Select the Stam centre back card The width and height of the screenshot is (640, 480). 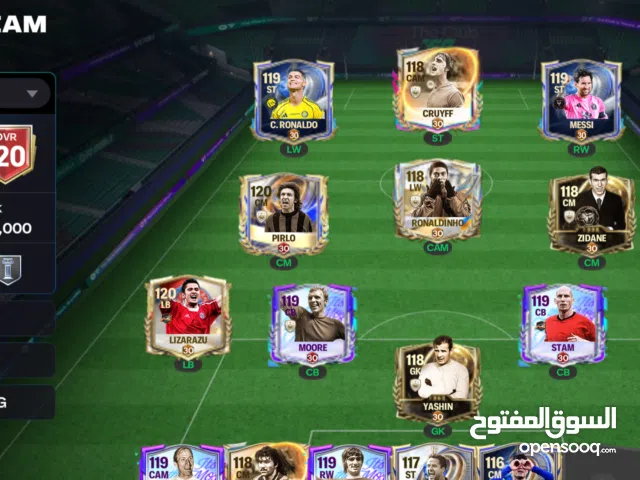(562, 323)
